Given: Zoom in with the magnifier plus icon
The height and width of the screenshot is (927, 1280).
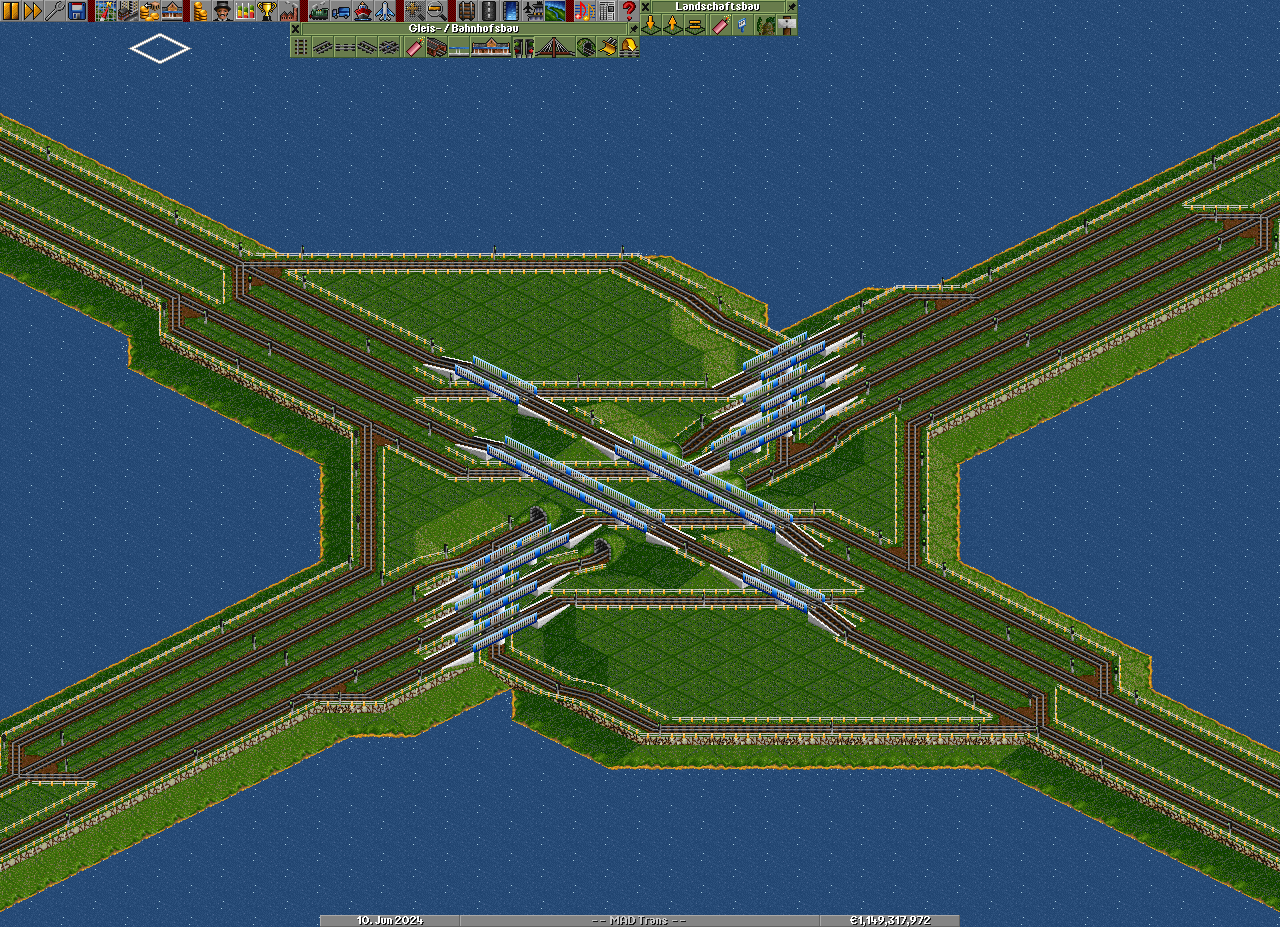Looking at the screenshot, I should click(x=414, y=11).
